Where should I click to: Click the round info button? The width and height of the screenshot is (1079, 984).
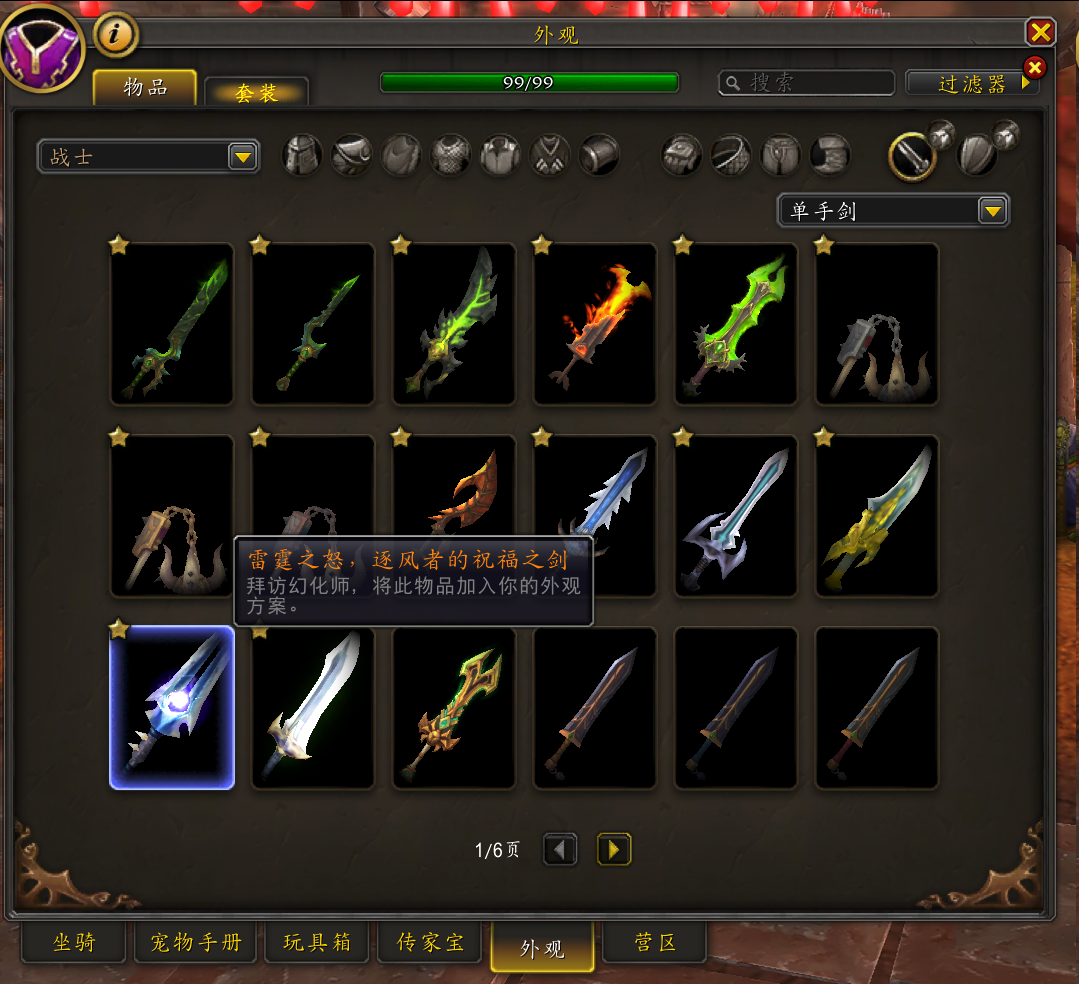click(116, 35)
